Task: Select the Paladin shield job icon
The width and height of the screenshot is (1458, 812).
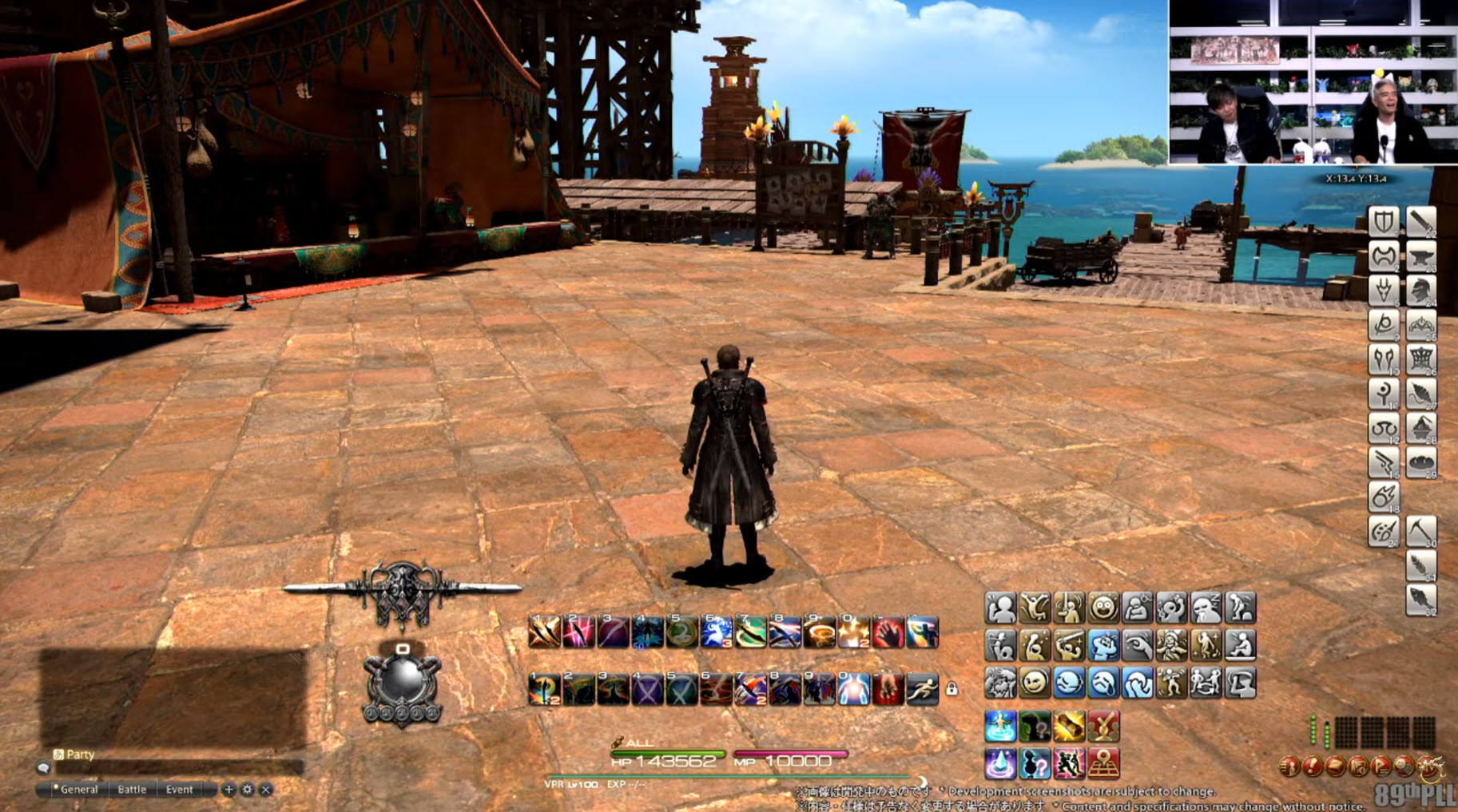Action: pyautogui.click(x=1384, y=221)
